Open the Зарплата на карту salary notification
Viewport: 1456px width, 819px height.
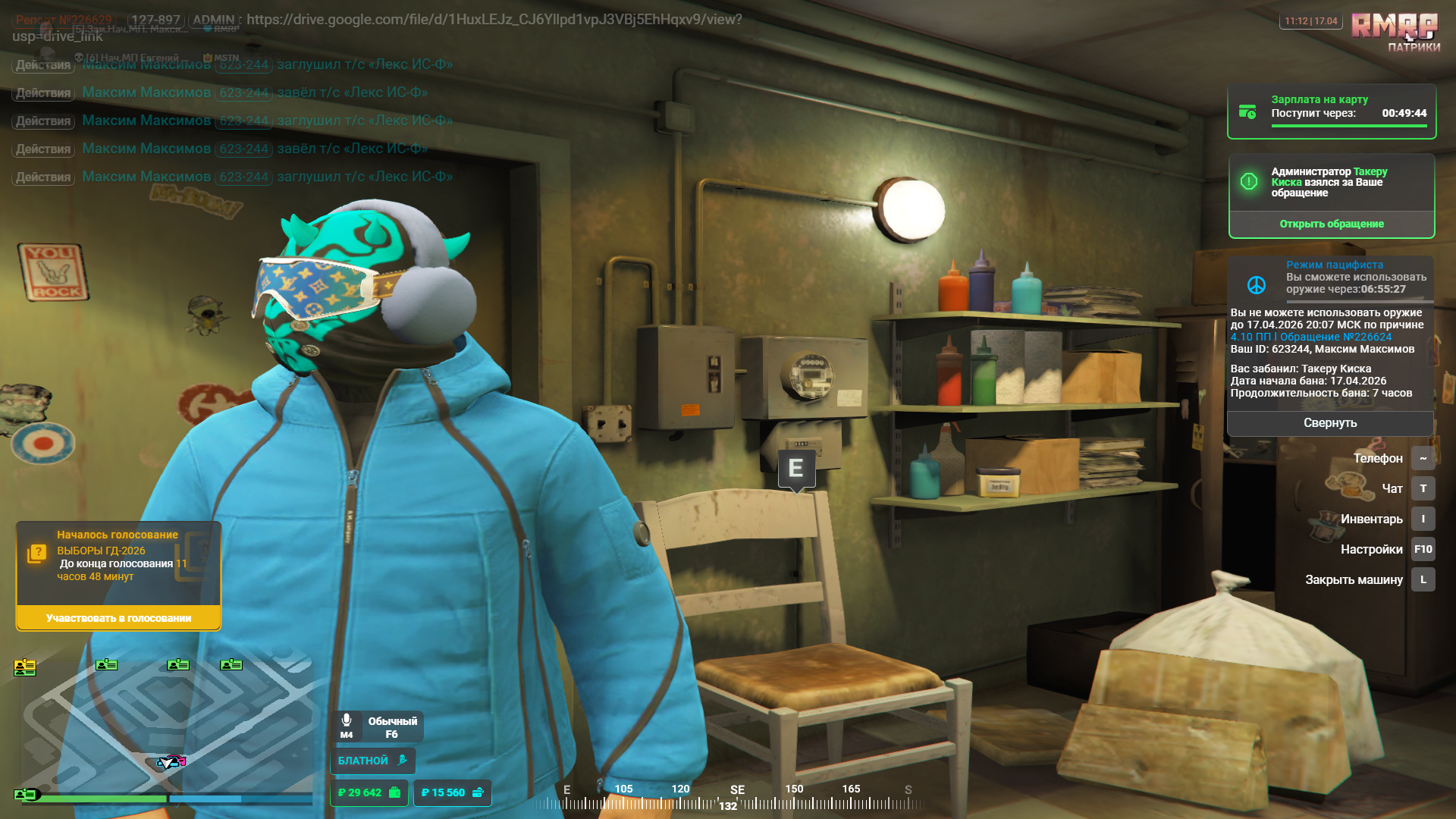[x=1331, y=111]
